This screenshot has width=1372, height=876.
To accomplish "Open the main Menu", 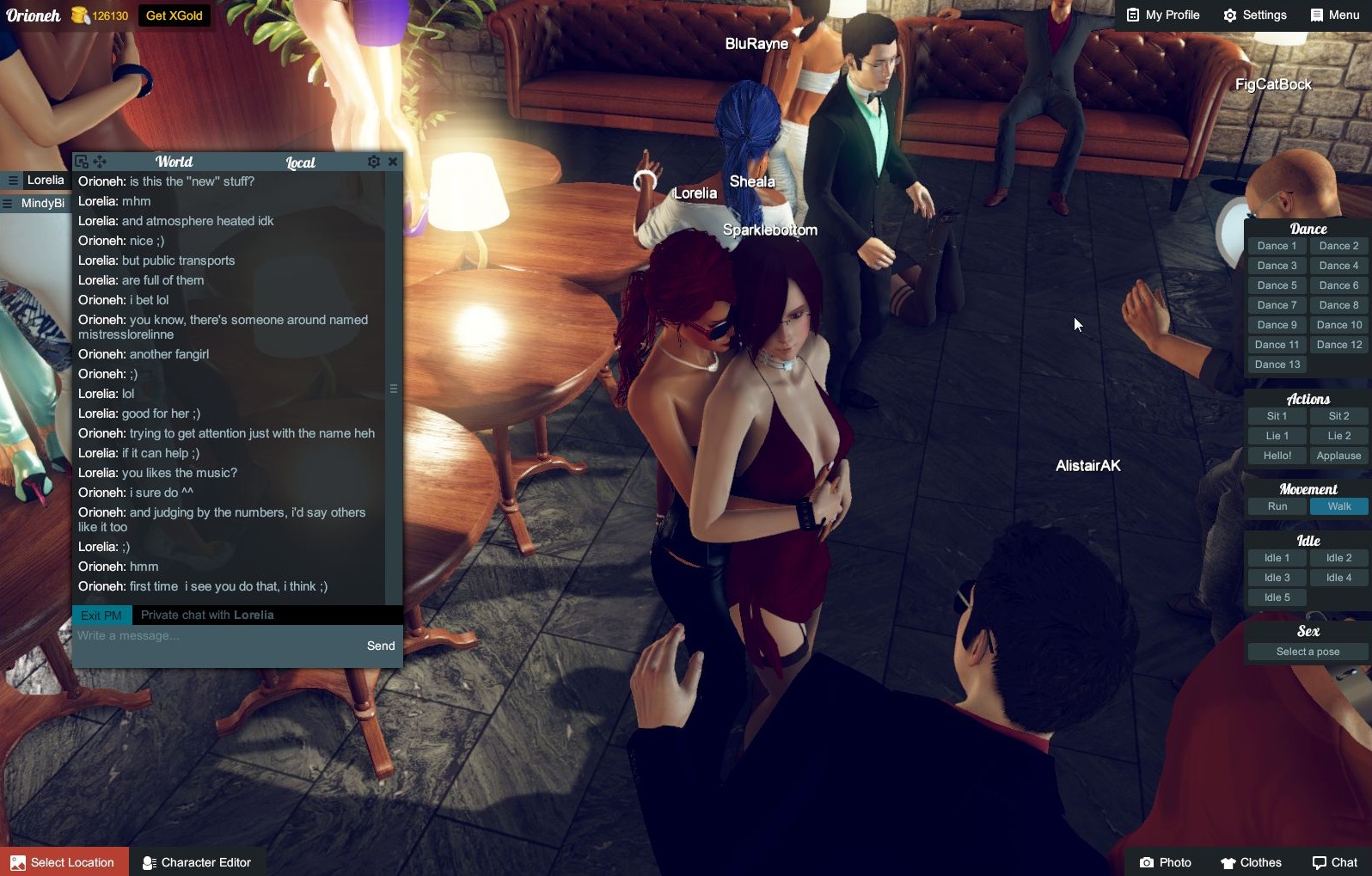I will pyautogui.click(x=1334, y=15).
